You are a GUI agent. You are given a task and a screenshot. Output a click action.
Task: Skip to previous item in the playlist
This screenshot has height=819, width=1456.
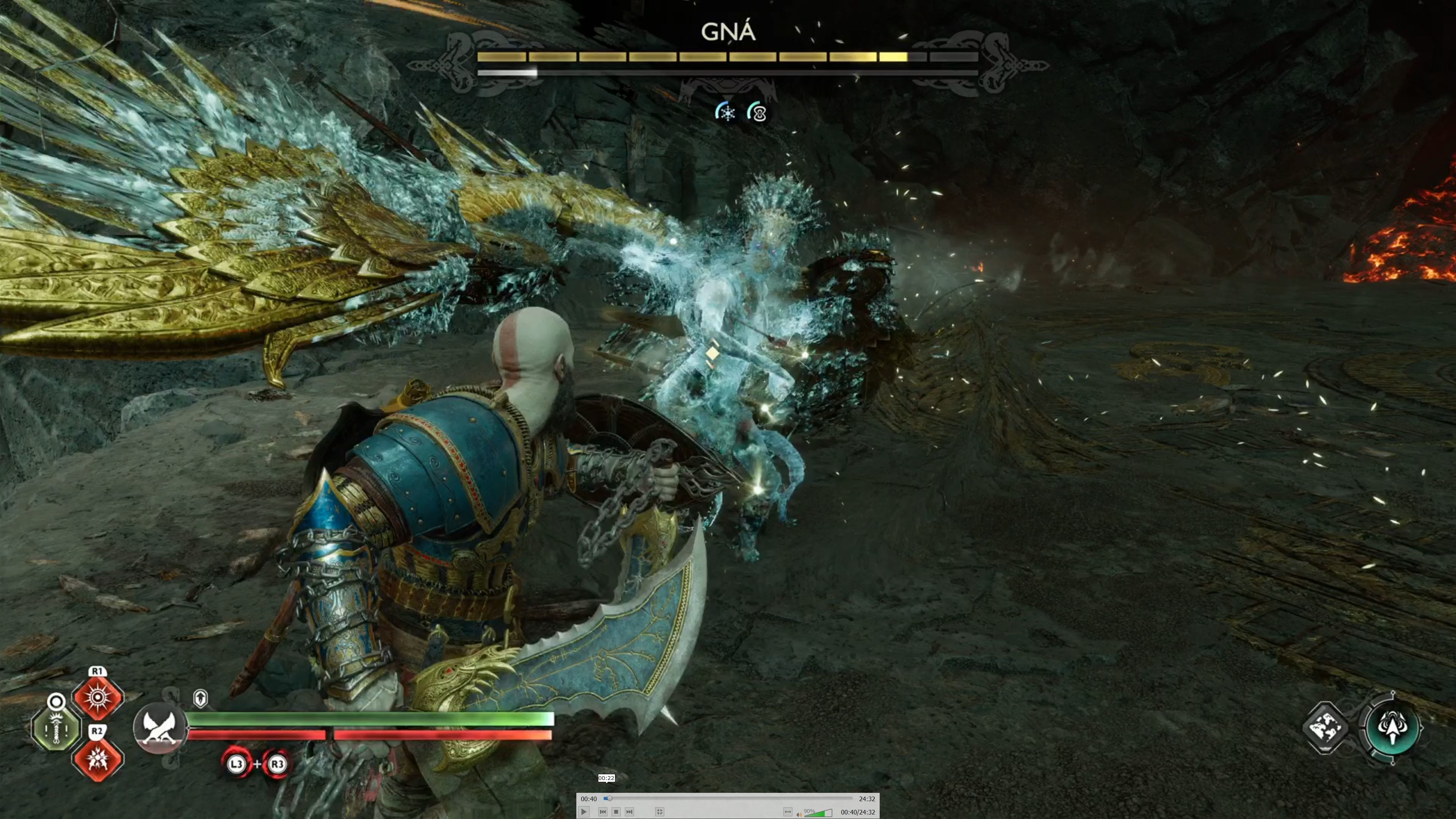tap(603, 812)
